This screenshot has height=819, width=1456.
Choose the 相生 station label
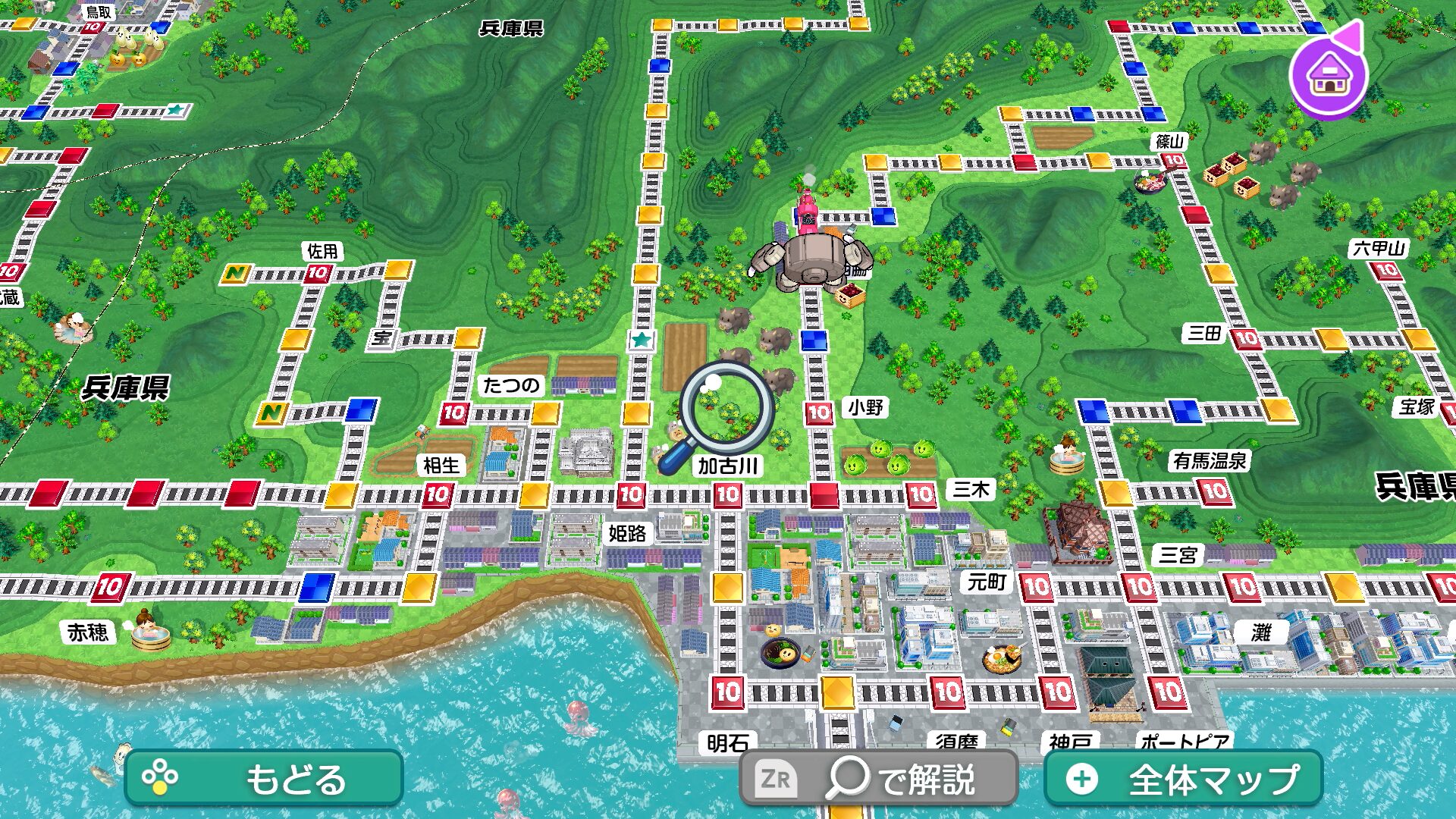pyautogui.click(x=441, y=465)
